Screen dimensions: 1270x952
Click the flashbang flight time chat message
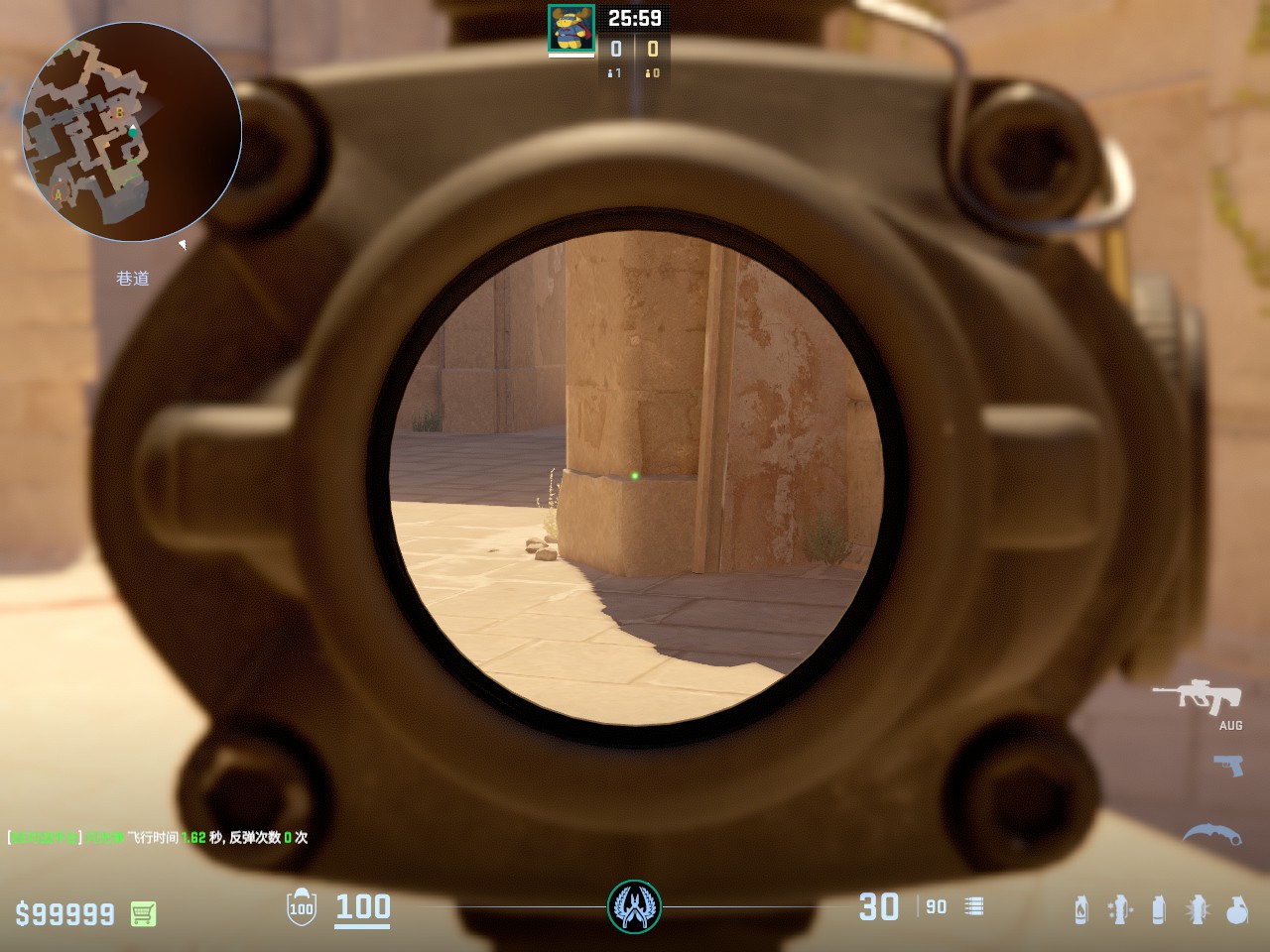click(158, 838)
